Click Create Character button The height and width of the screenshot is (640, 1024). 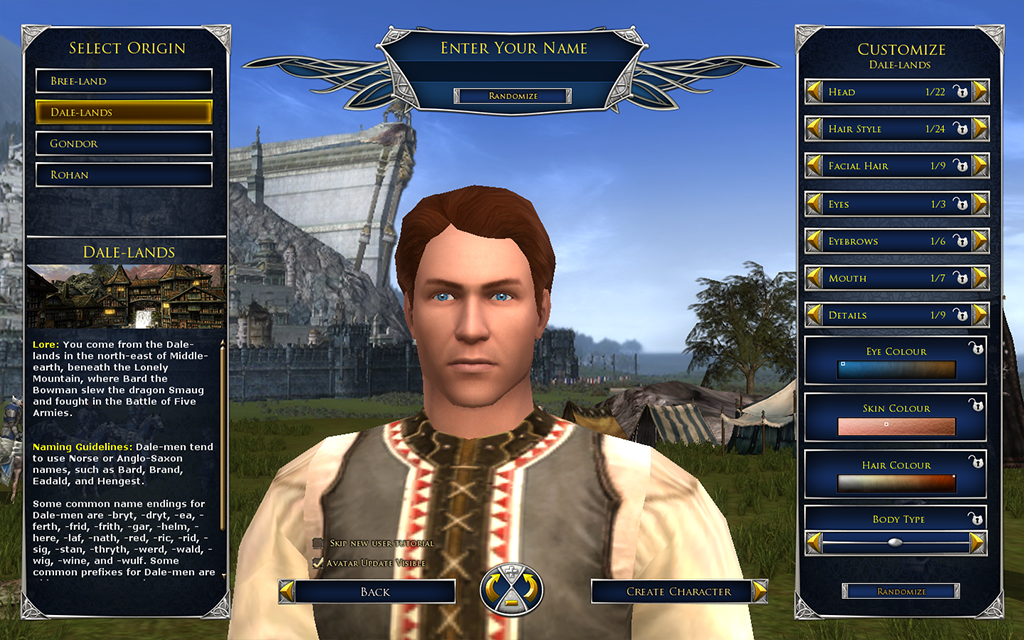(x=678, y=592)
